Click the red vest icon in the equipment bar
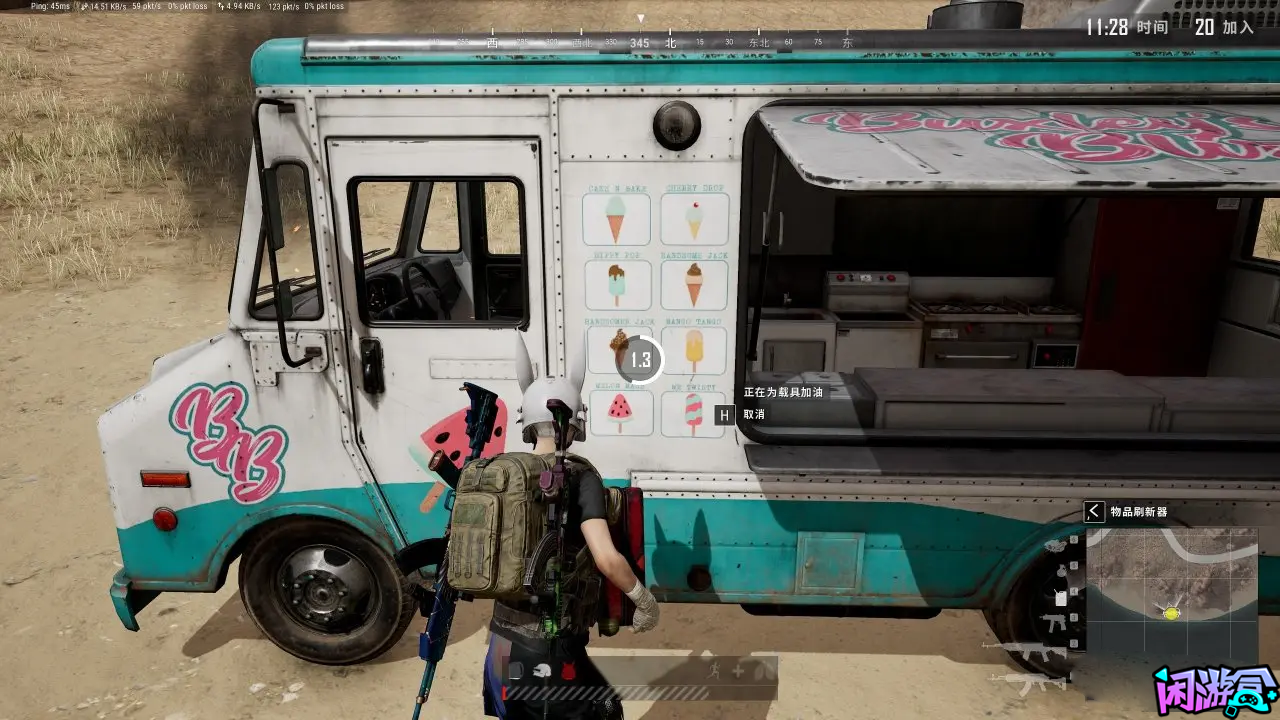 tap(568, 669)
